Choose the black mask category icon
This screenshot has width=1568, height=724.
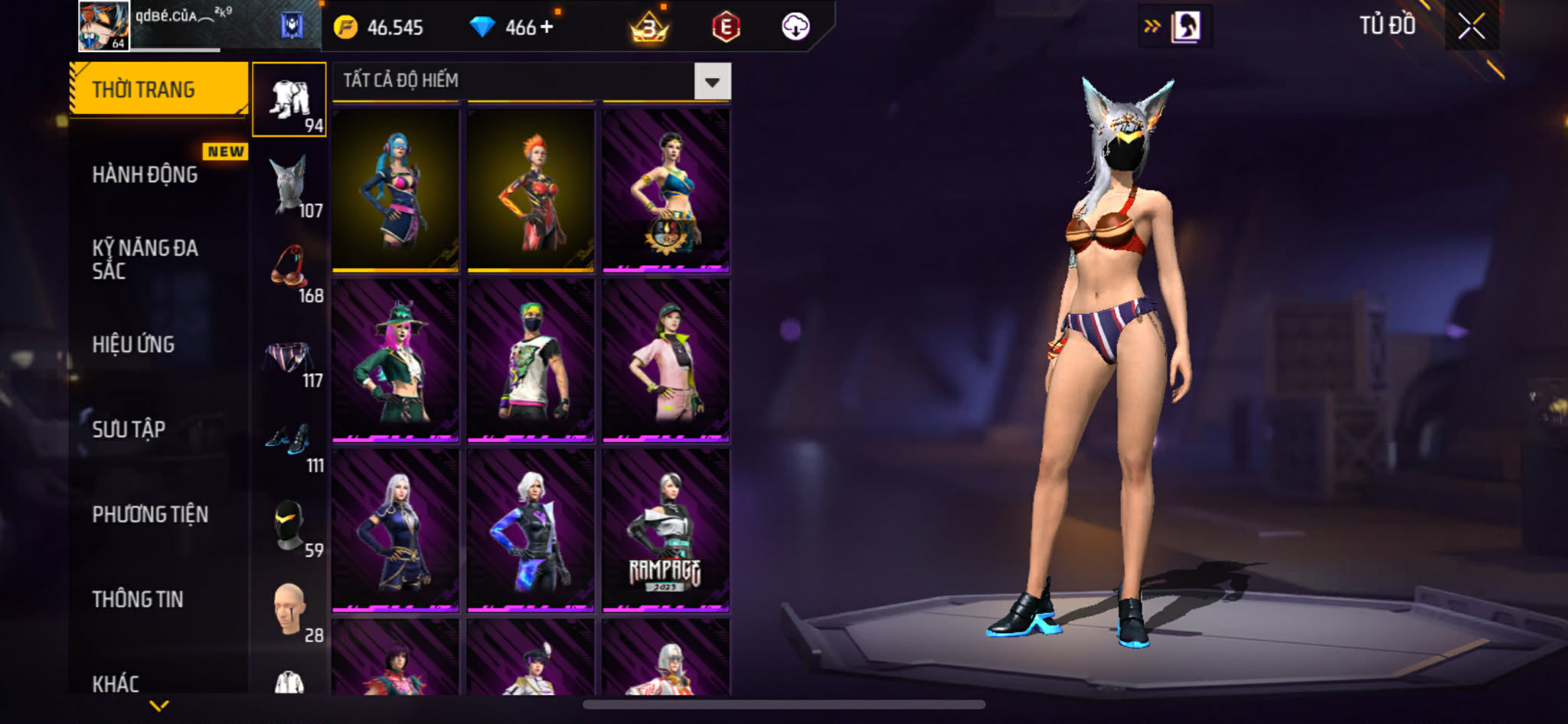coord(289,526)
